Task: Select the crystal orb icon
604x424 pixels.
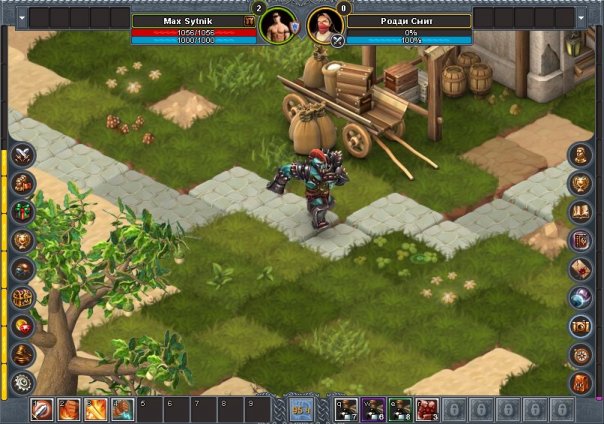Action: [581, 297]
